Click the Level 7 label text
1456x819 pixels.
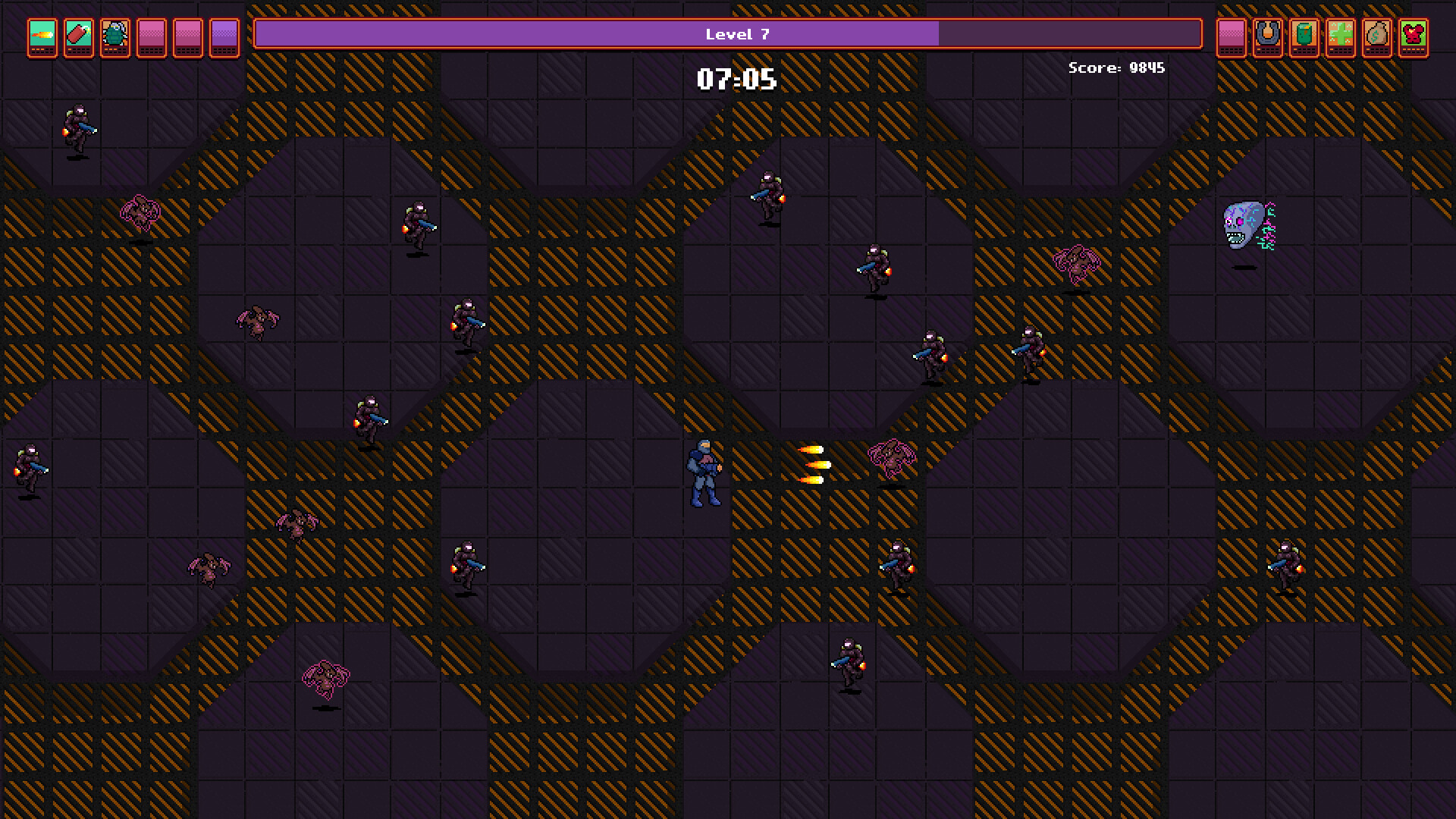pyautogui.click(x=736, y=34)
